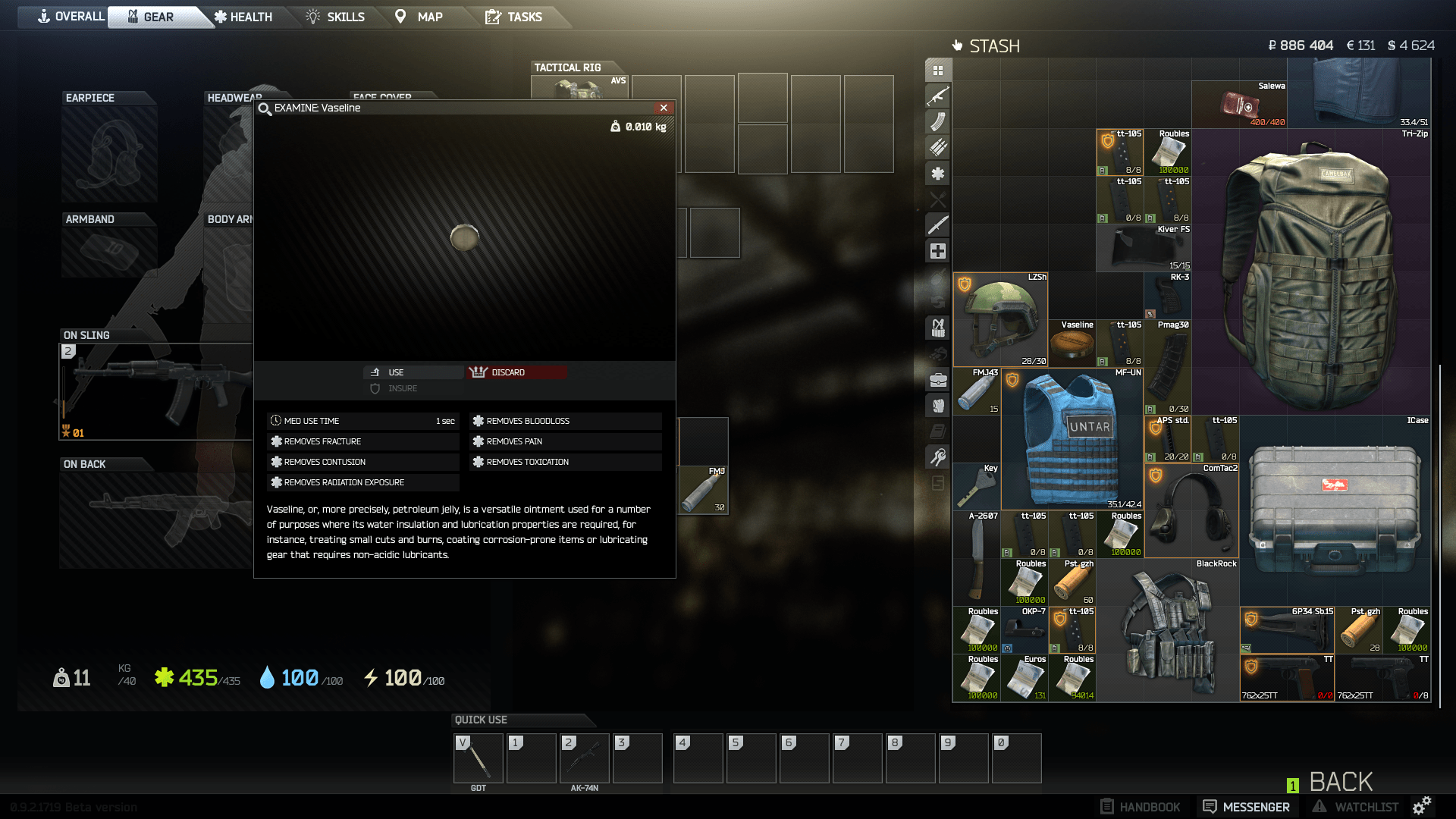Select the body armor filter icon
The image size is (1456, 819).
pos(938,406)
